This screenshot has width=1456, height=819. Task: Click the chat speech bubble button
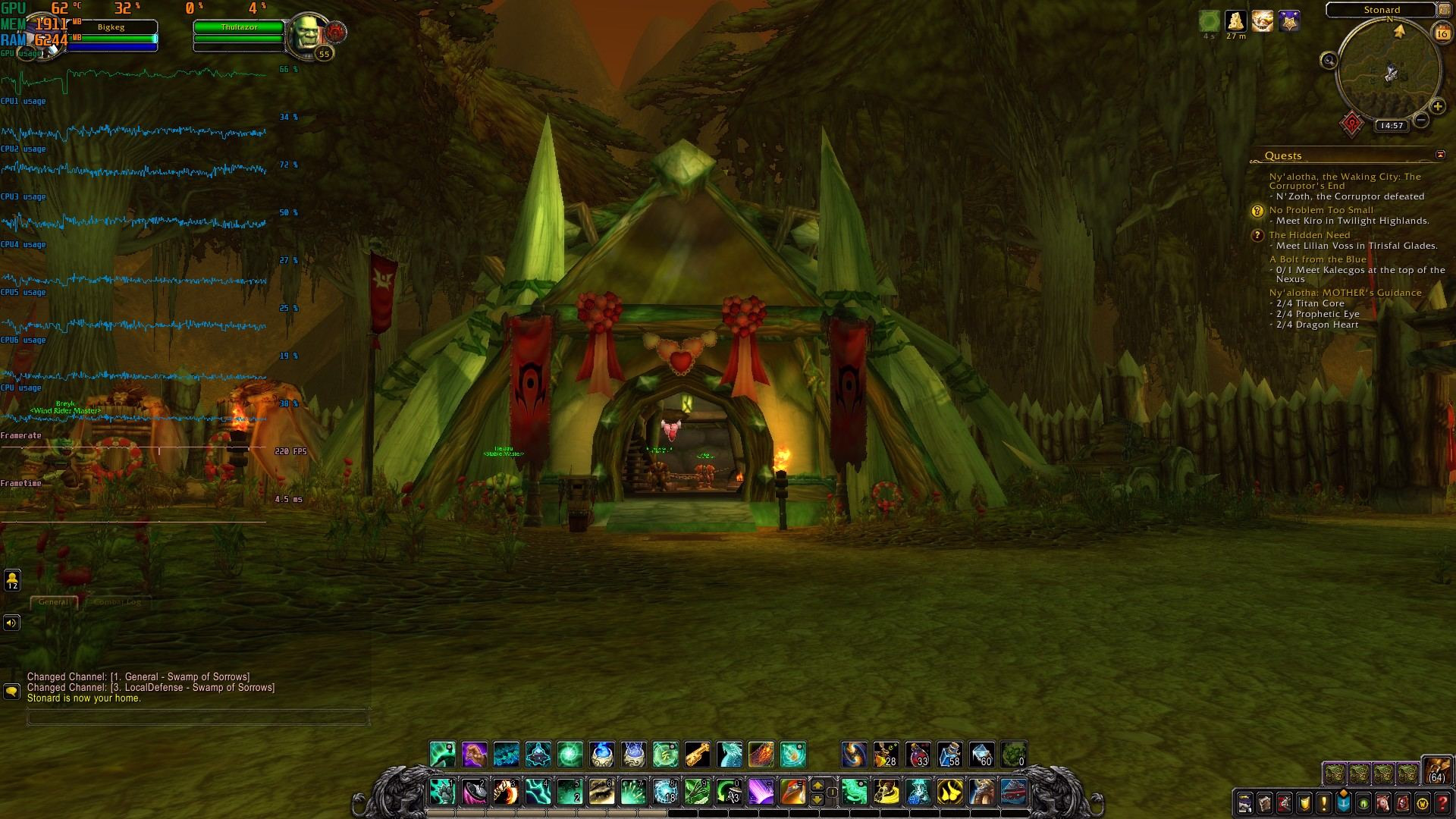pos(11,692)
